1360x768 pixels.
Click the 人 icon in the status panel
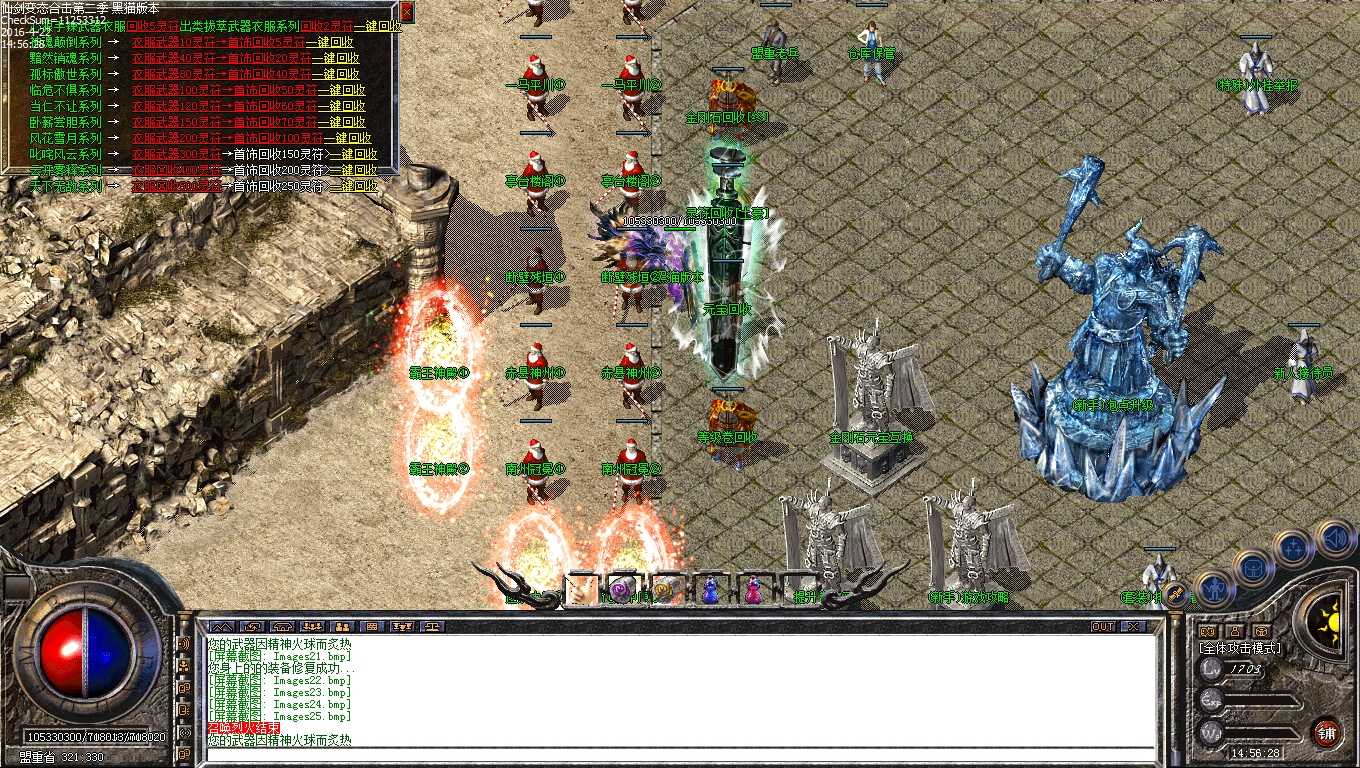pos(1234,630)
